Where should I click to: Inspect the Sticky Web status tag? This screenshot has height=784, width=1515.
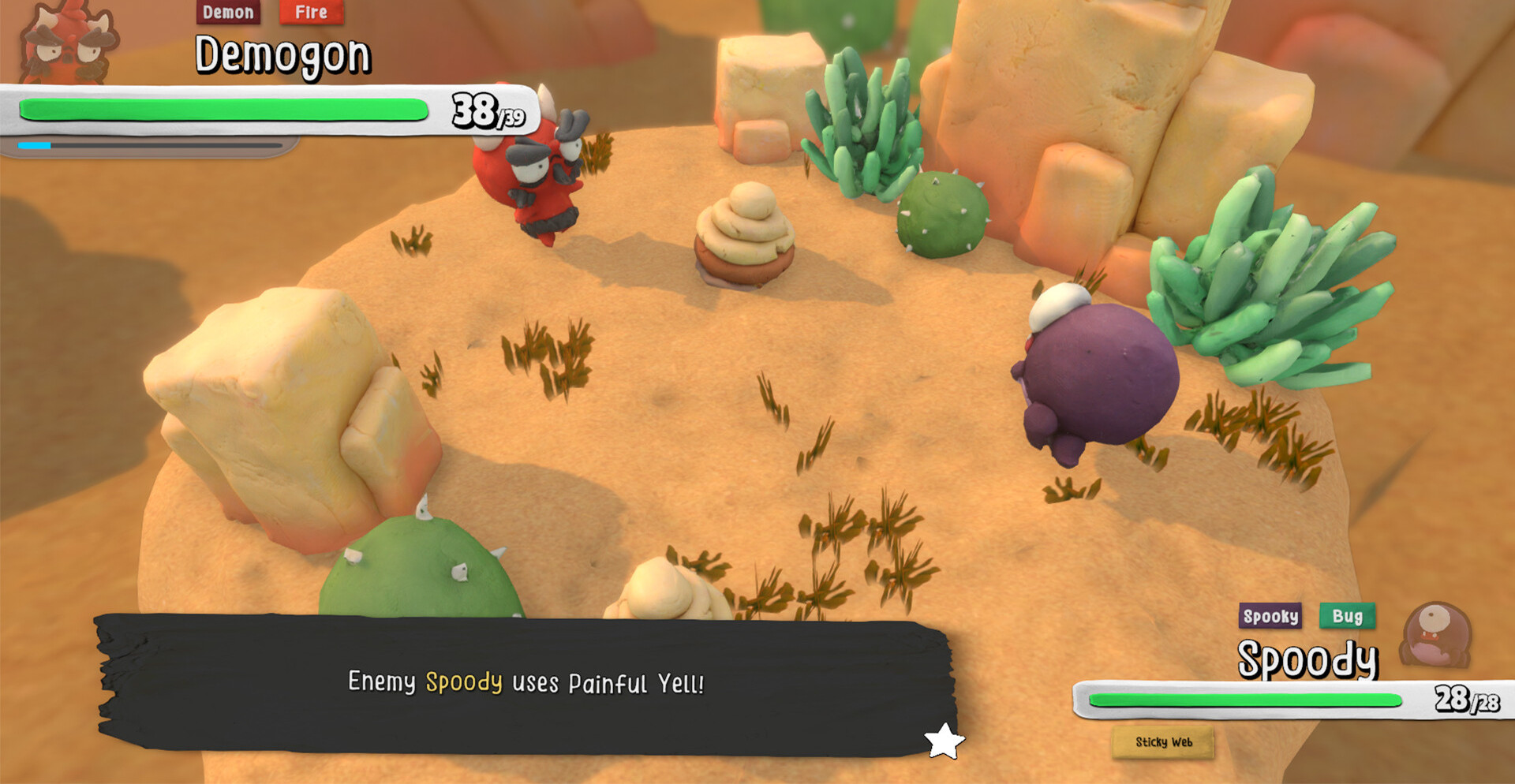click(x=1163, y=742)
